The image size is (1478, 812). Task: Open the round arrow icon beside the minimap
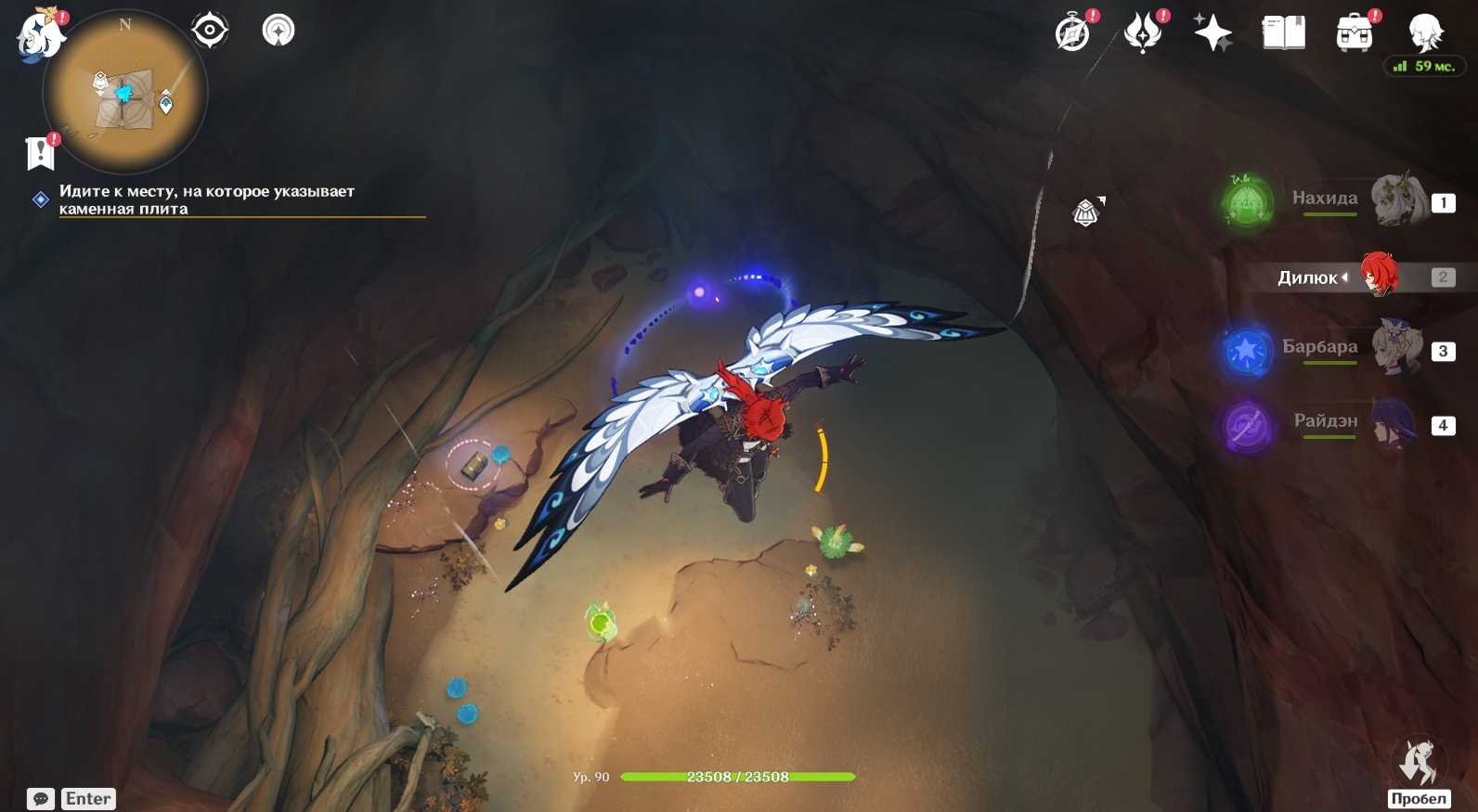pos(279,31)
